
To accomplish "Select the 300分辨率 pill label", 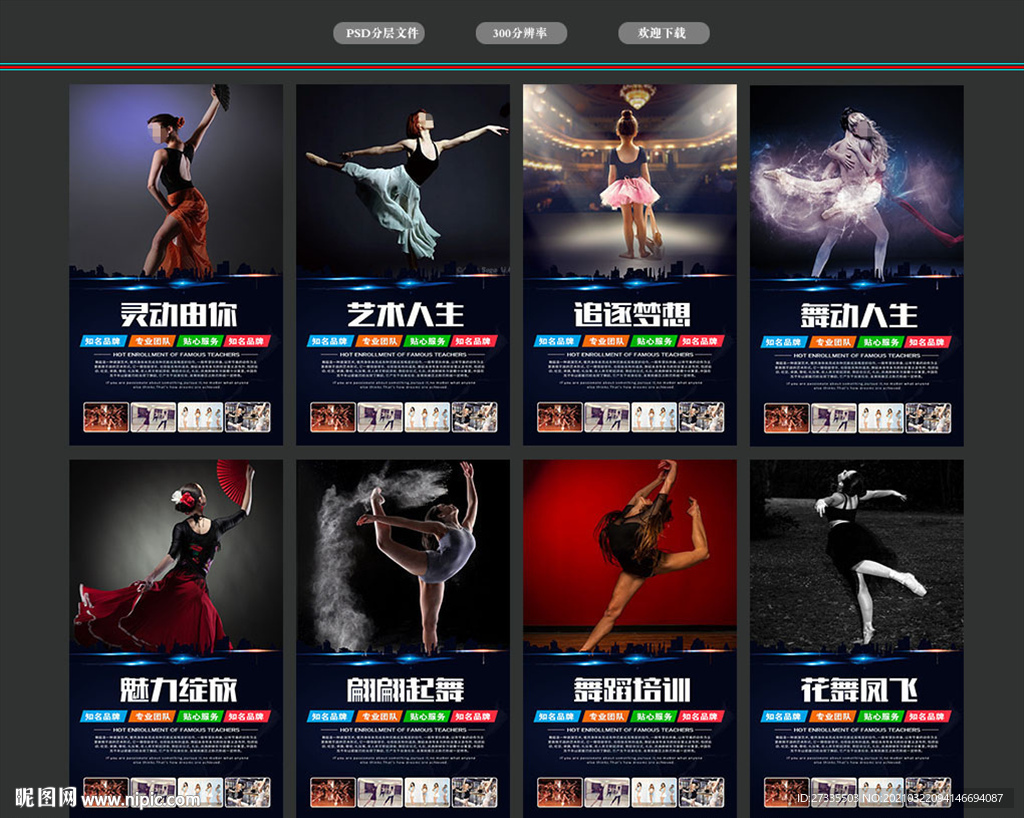I will coord(521,33).
